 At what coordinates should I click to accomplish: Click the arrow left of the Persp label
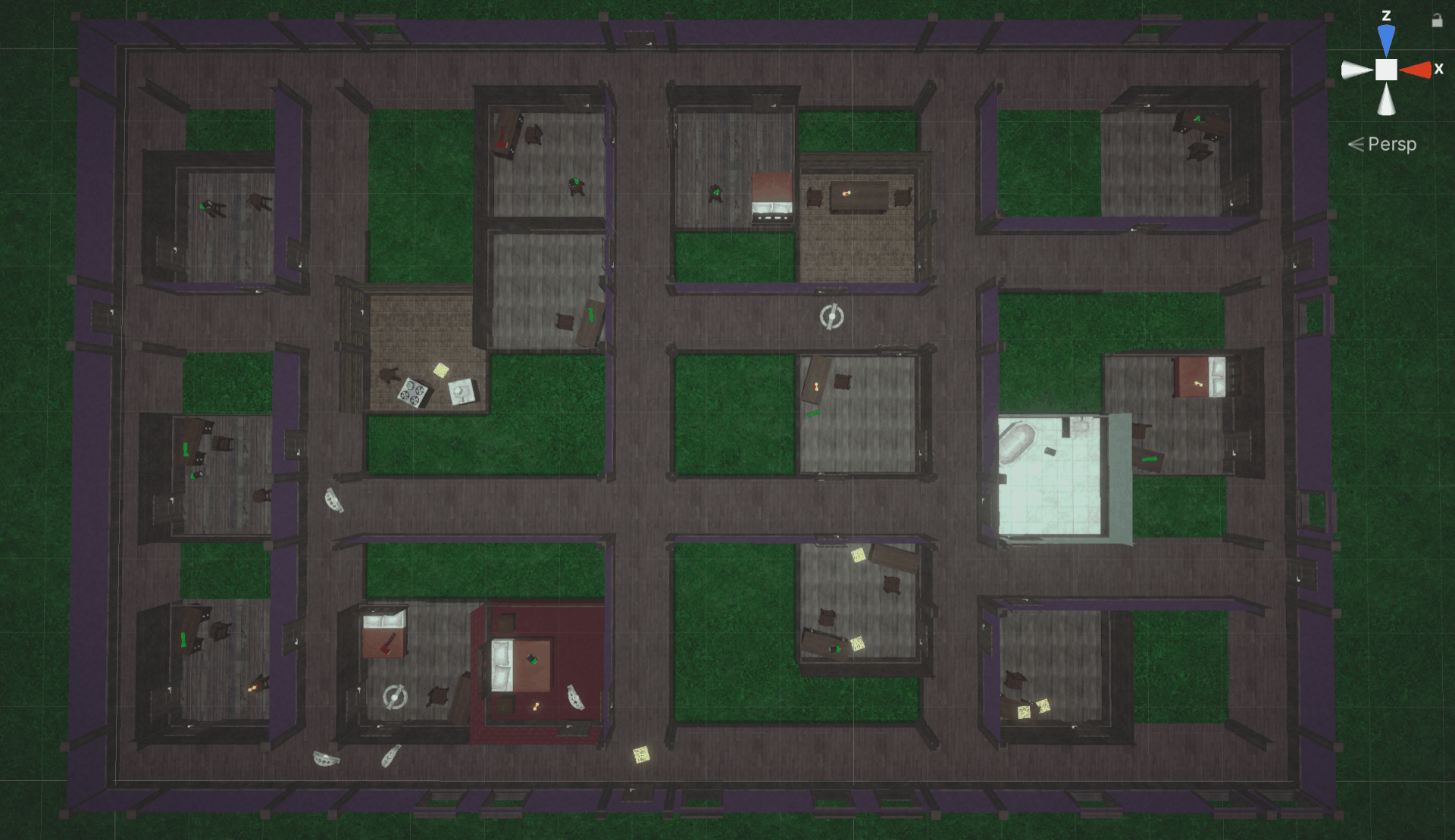tap(1355, 144)
